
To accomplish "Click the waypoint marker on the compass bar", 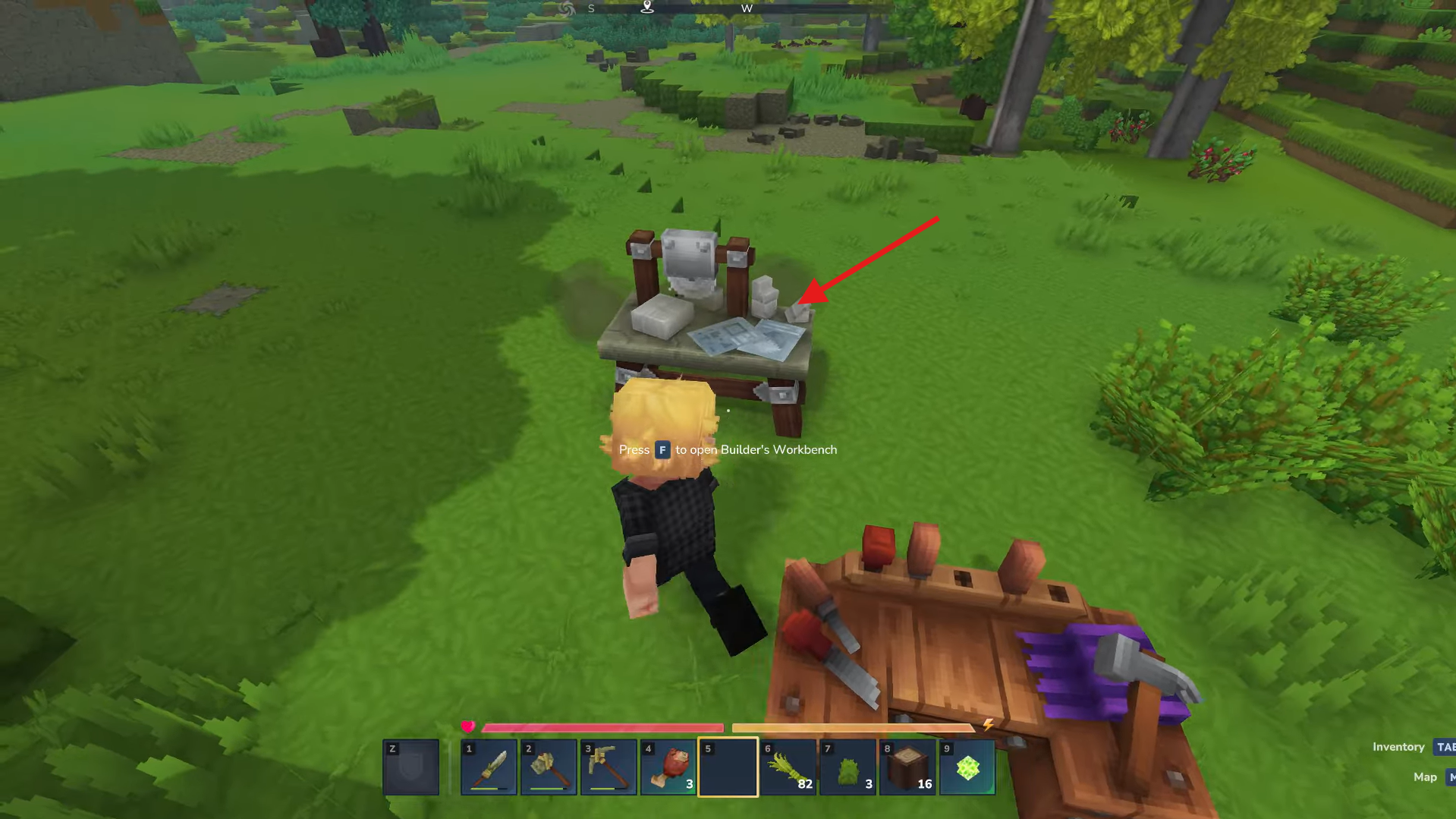I will tap(646, 8).
